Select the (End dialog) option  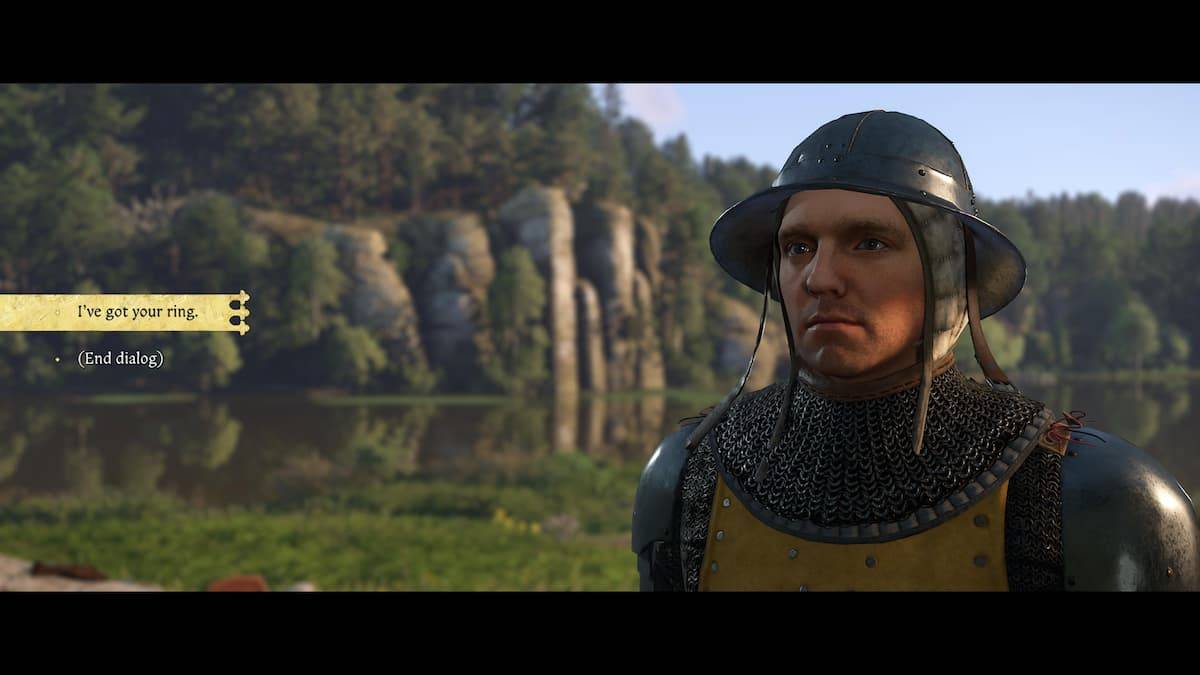(120, 358)
